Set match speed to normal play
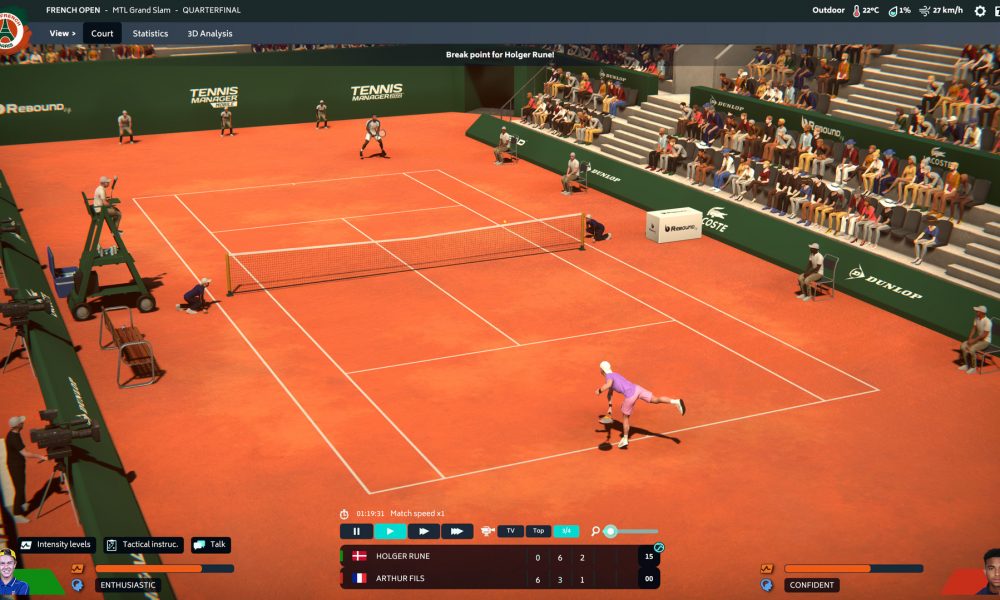Image resolution: width=1000 pixels, height=600 pixels. point(390,531)
